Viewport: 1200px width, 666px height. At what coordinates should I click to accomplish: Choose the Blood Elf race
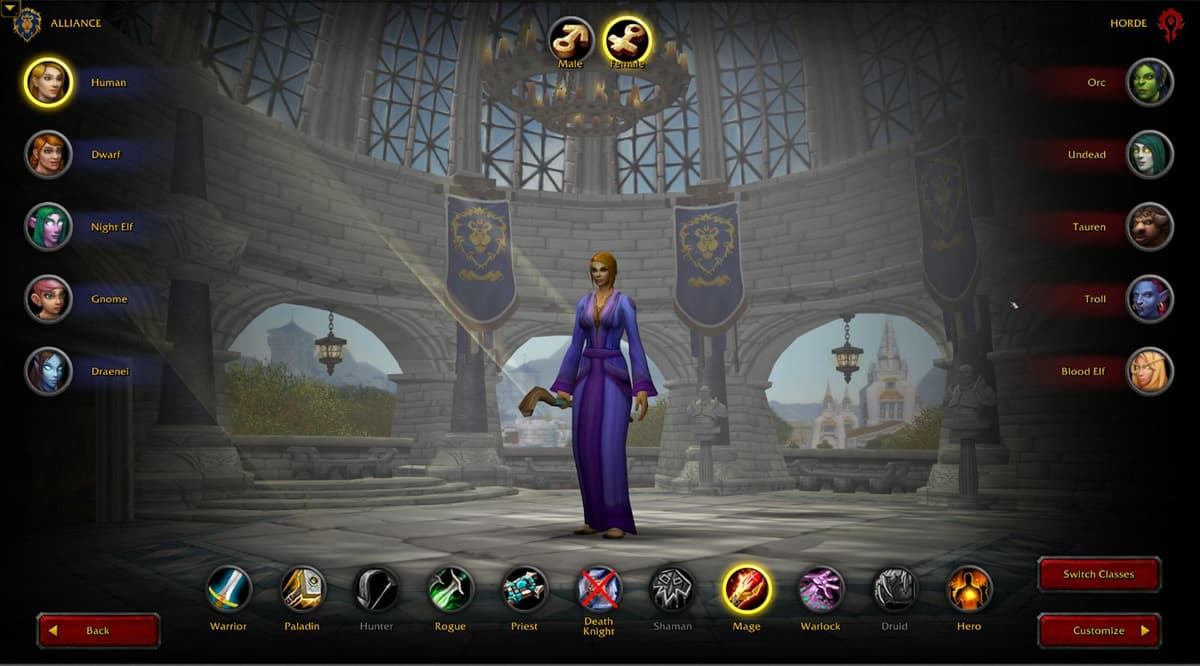pos(1150,371)
